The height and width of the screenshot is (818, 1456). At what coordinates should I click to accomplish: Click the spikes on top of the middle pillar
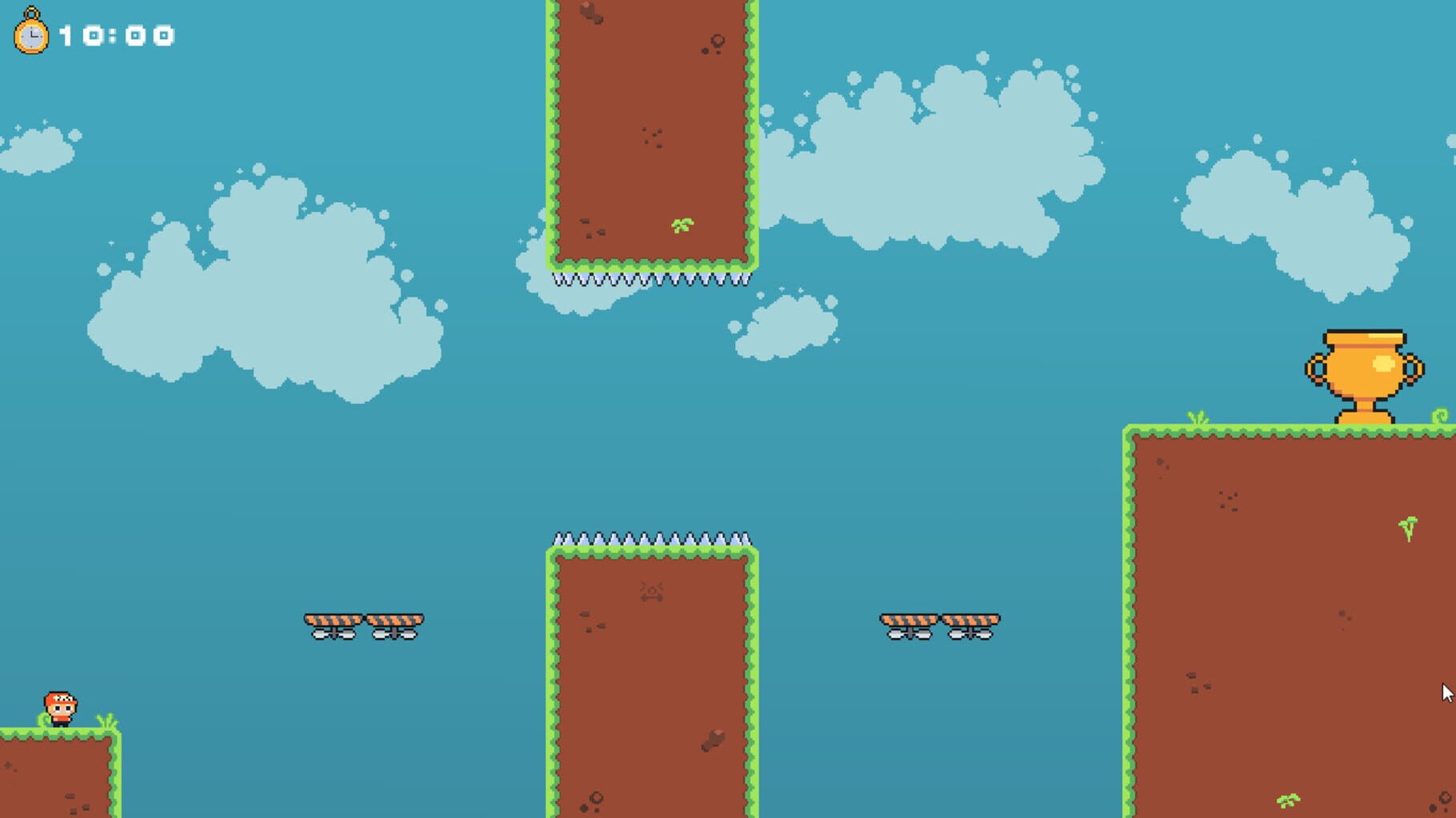[652, 538]
